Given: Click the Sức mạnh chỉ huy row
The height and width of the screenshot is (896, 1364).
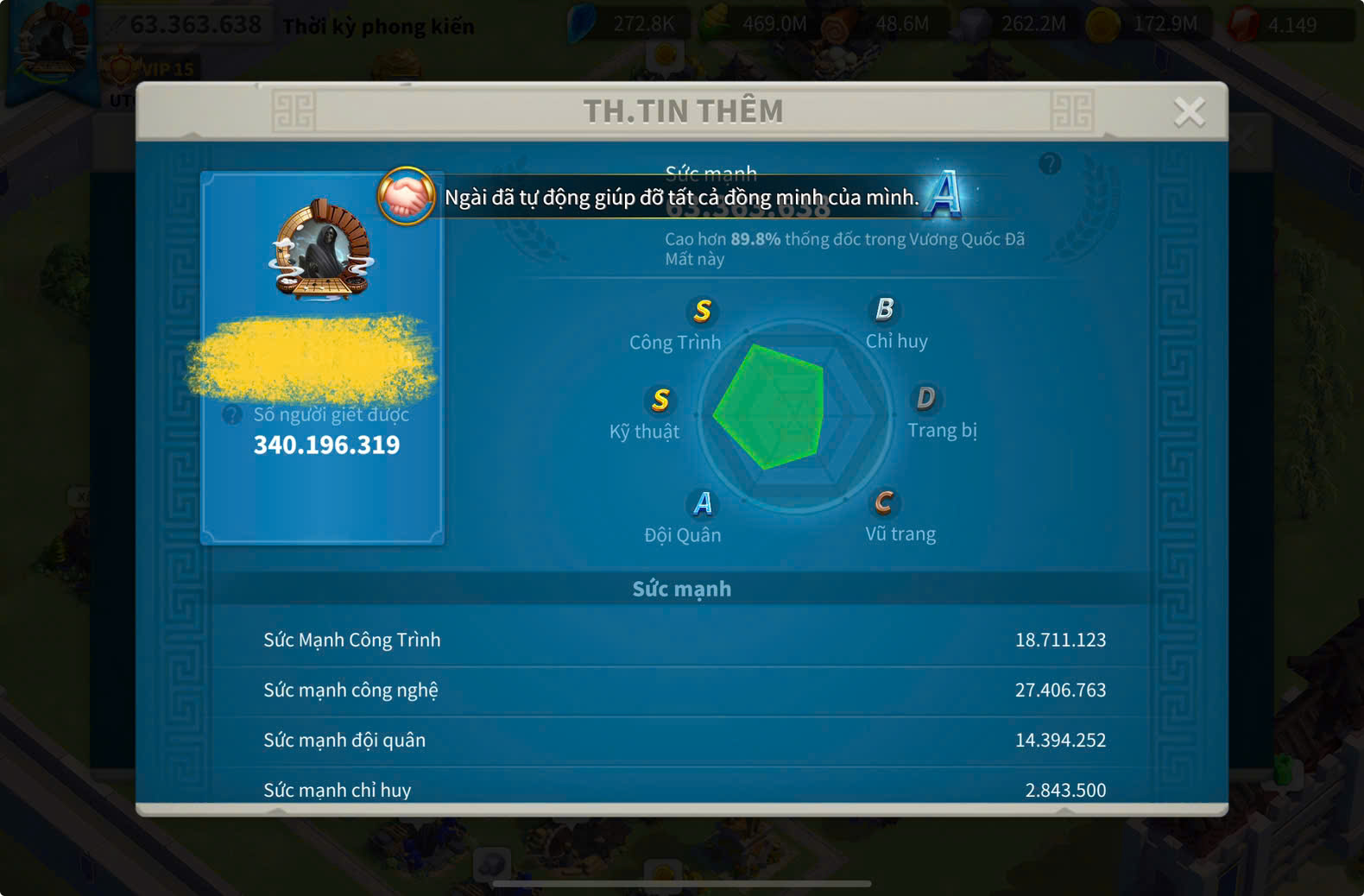Looking at the screenshot, I should pyautogui.click(x=684, y=788).
